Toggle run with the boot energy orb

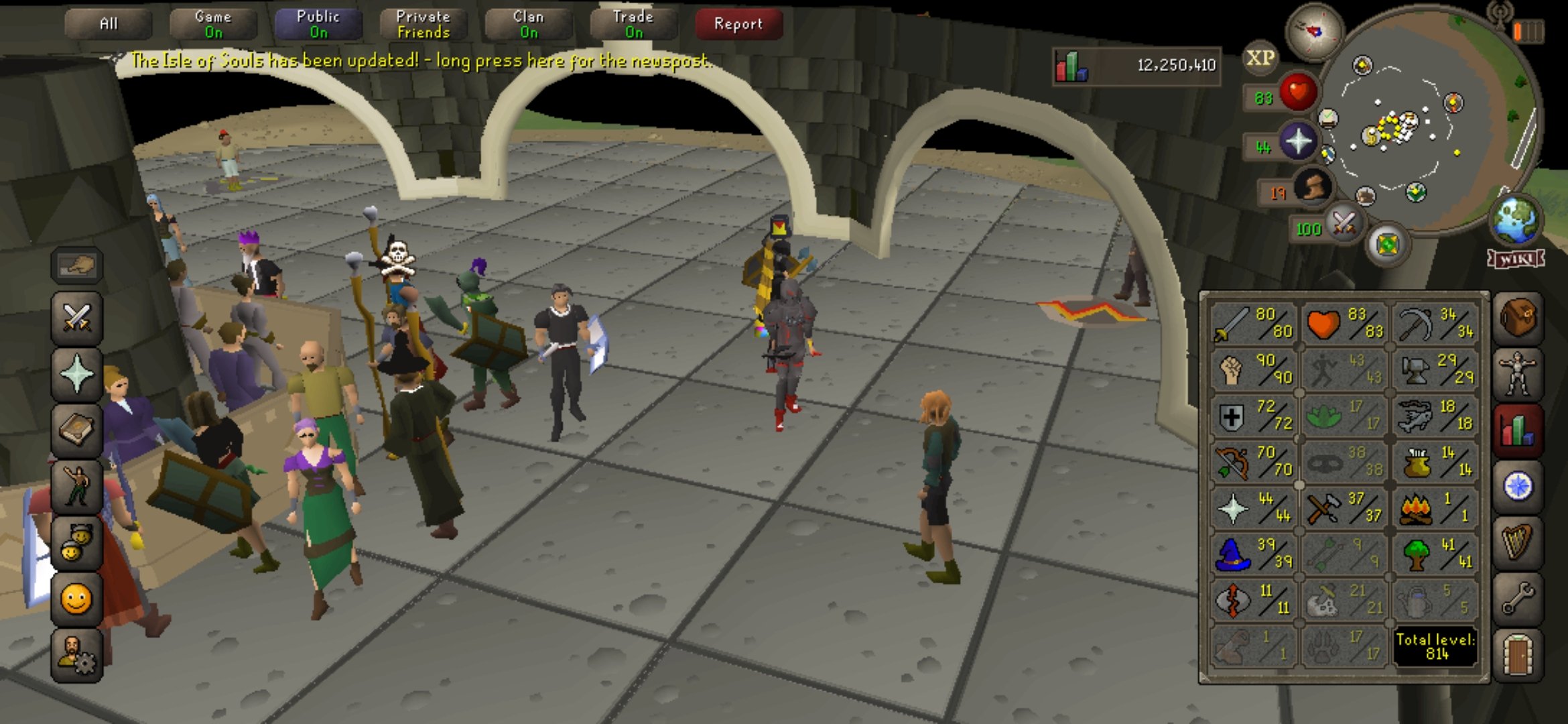[x=1312, y=187]
